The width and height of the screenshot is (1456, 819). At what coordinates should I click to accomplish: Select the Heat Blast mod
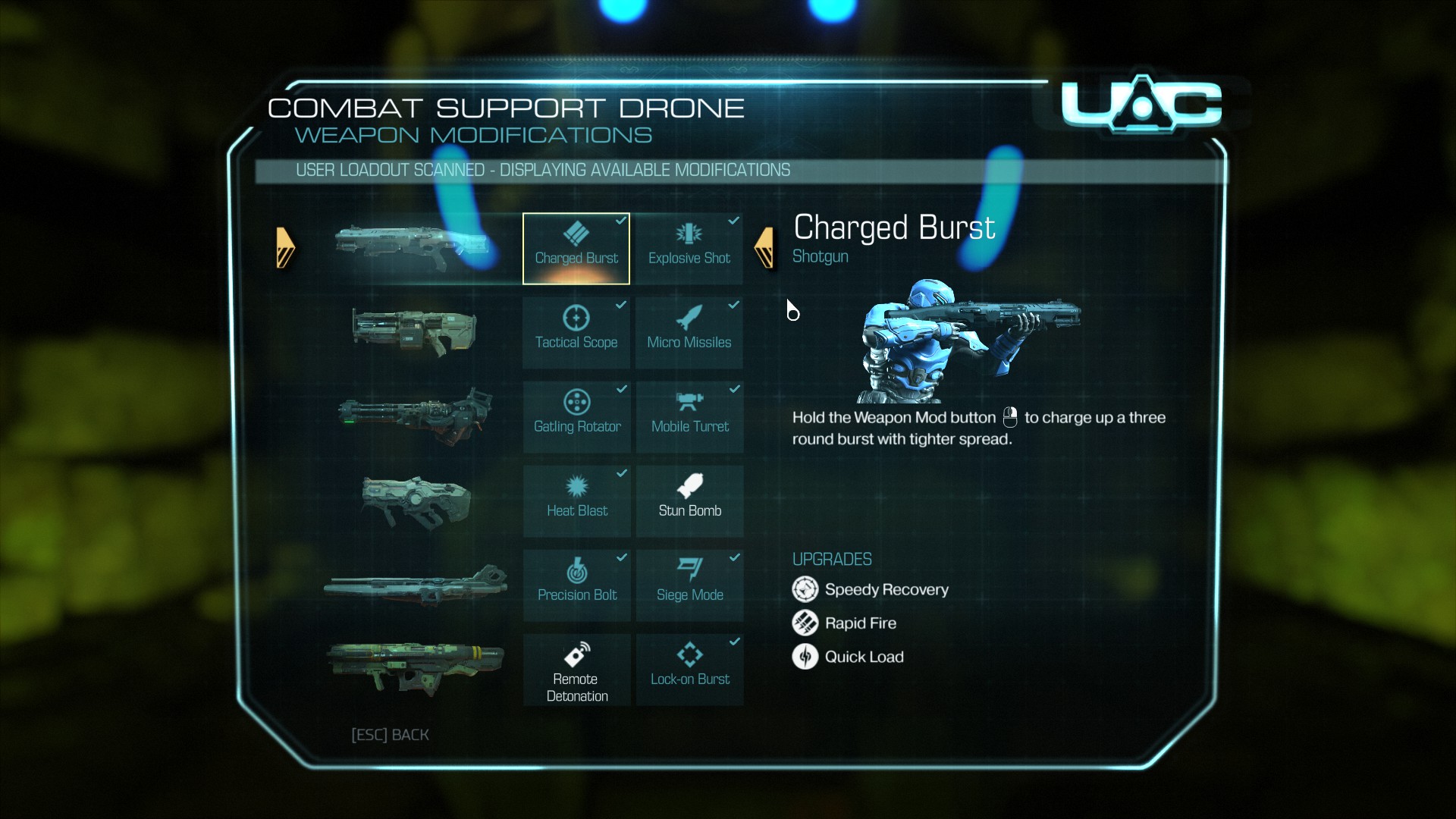tap(576, 501)
